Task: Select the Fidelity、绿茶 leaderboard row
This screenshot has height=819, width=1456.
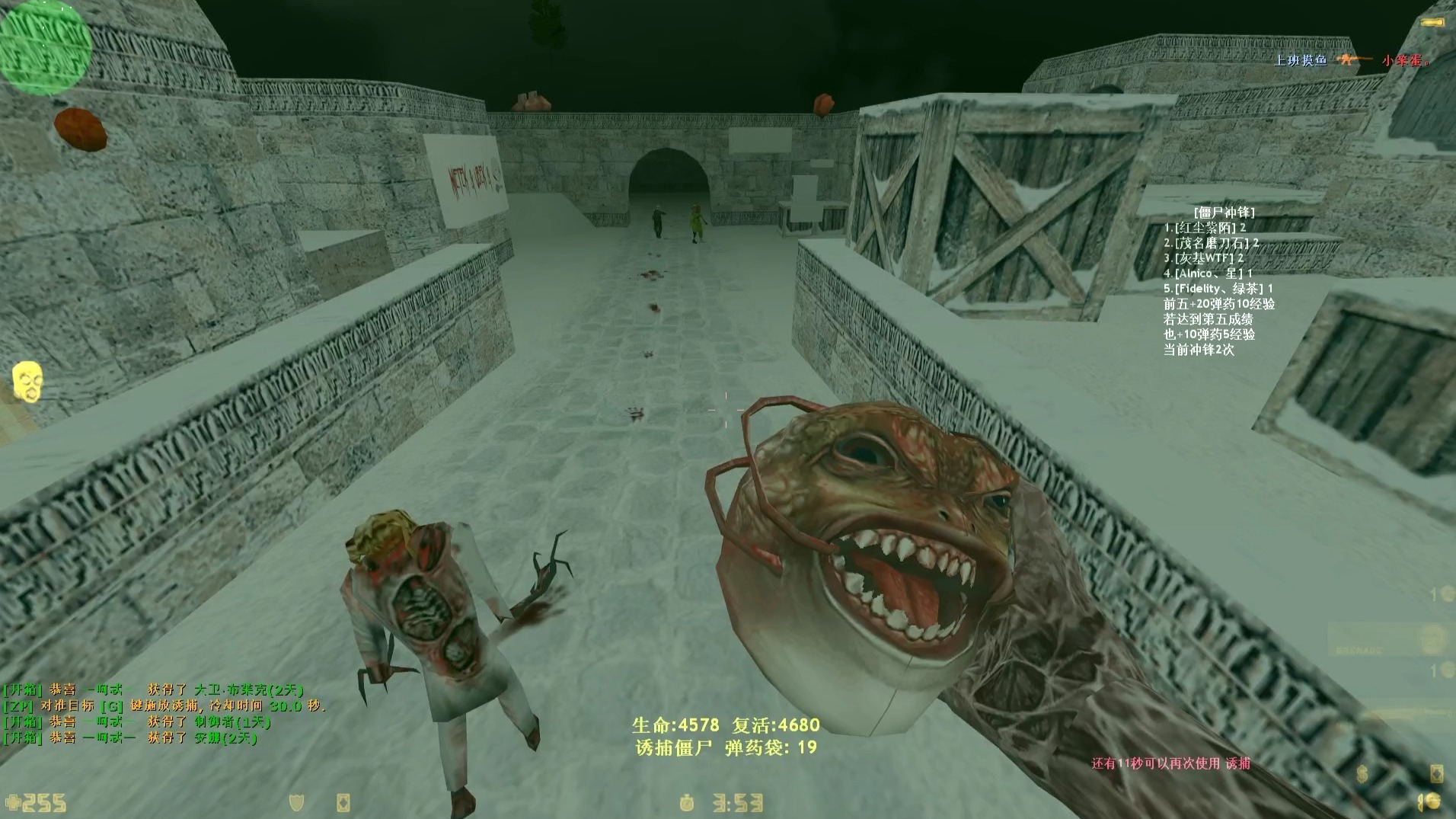Action: 1218,289
